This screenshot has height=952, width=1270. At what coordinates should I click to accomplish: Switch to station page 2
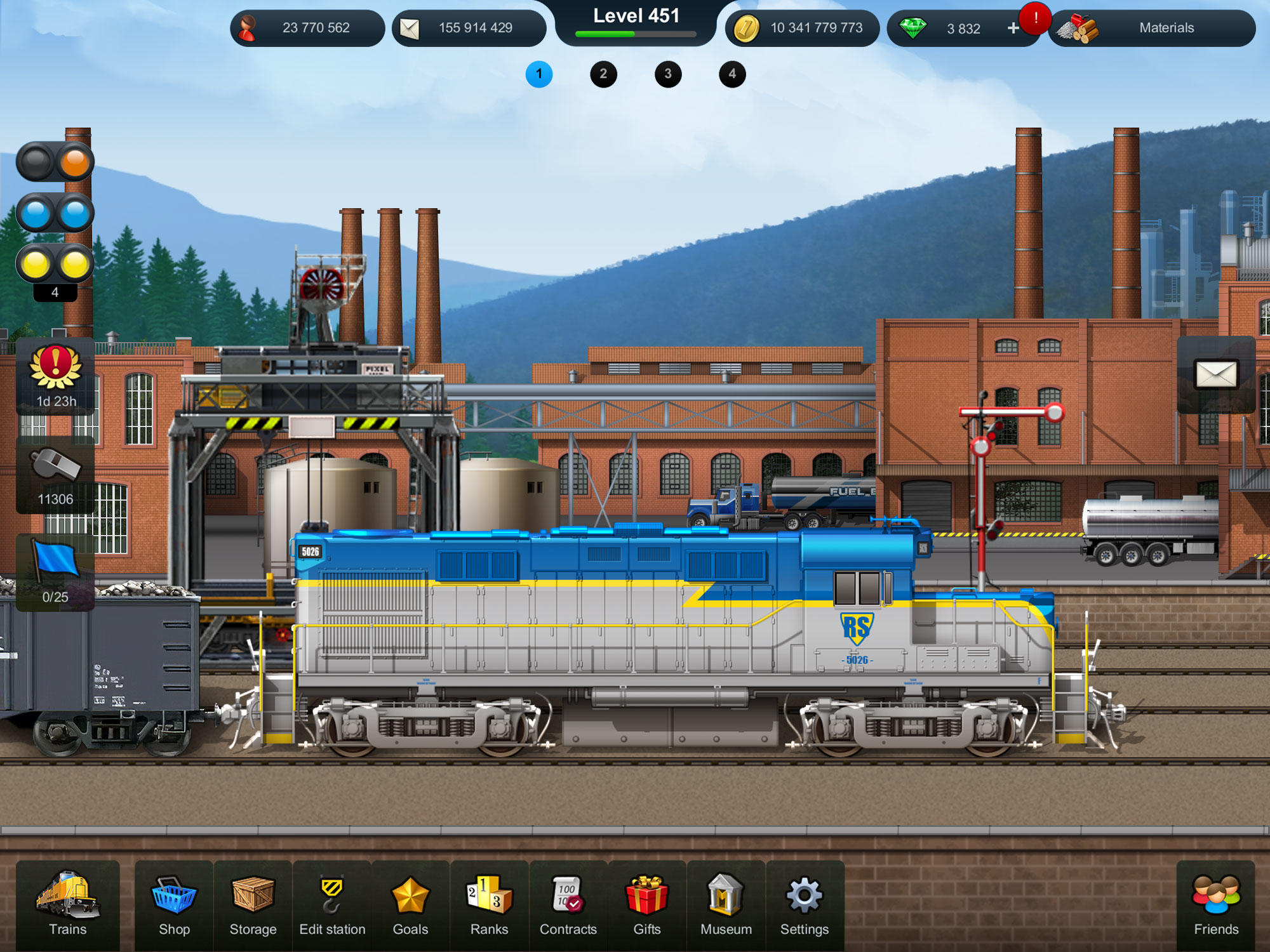(603, 74)
